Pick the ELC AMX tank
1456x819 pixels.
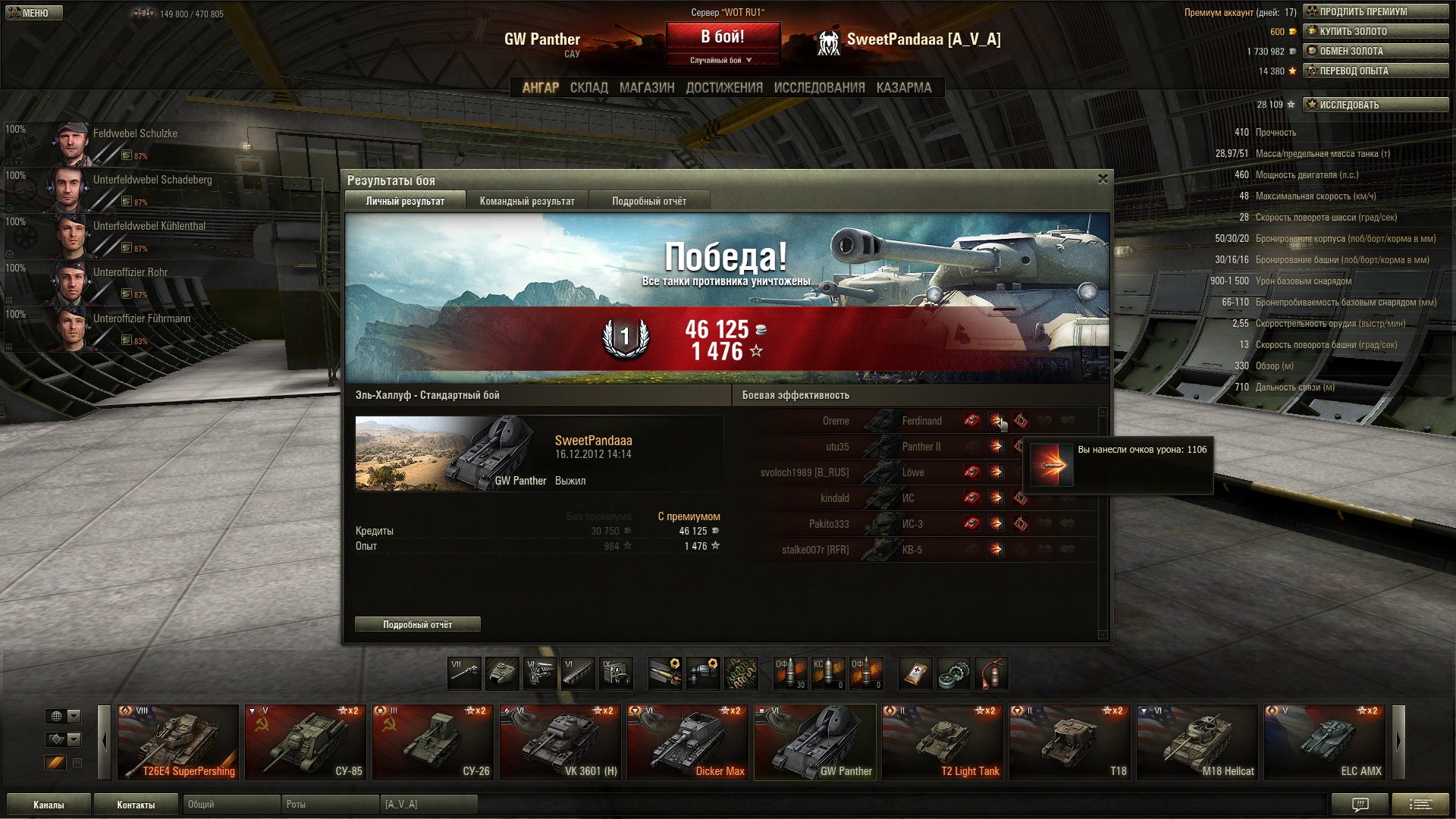tap(1324, 742)
